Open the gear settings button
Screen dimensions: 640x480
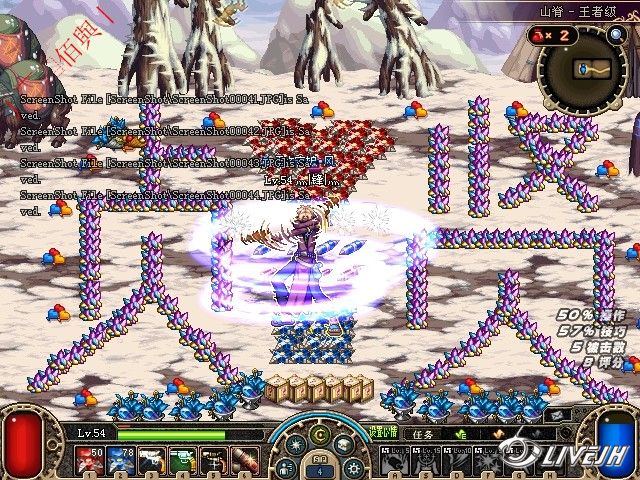tap(352, 467)
